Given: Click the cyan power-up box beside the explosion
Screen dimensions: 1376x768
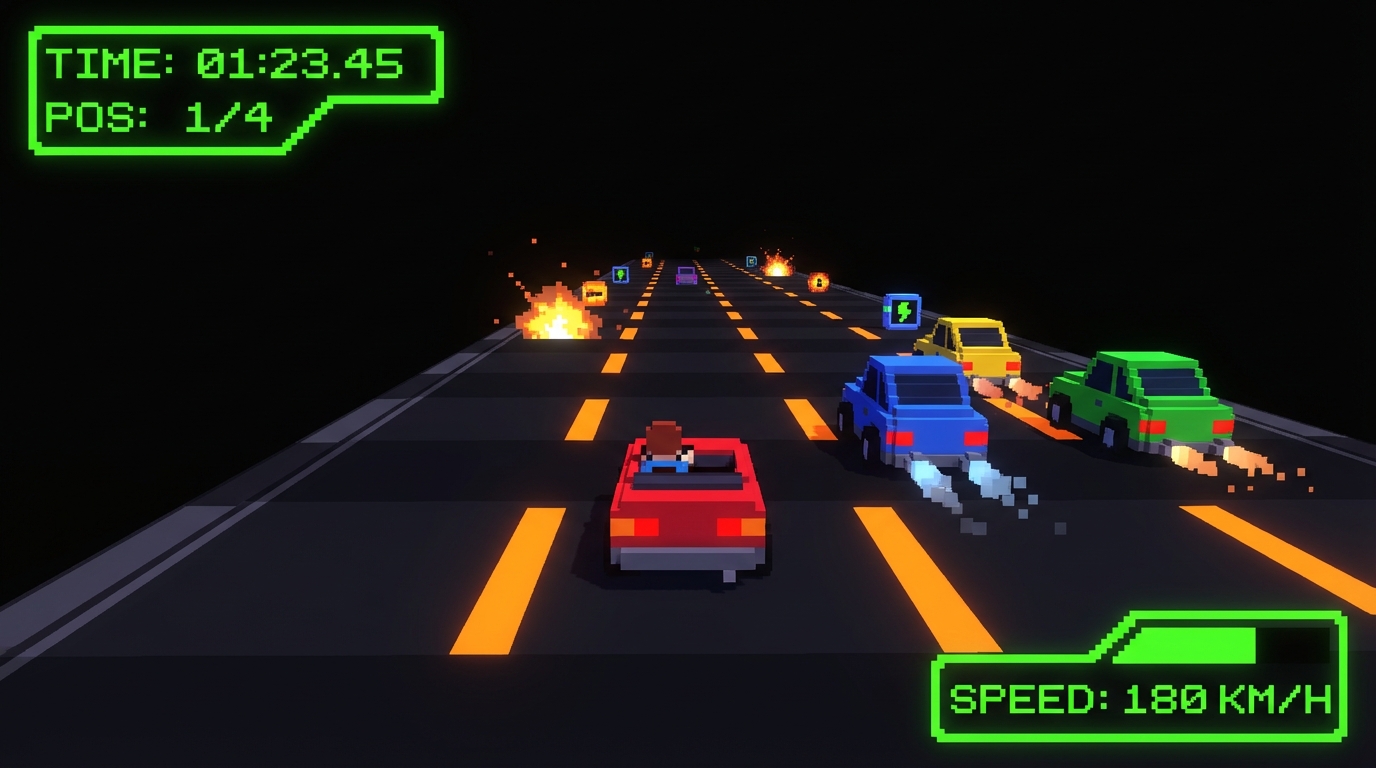Looking at the screenshot, I should pyautogui.click(x=751, y=261).
